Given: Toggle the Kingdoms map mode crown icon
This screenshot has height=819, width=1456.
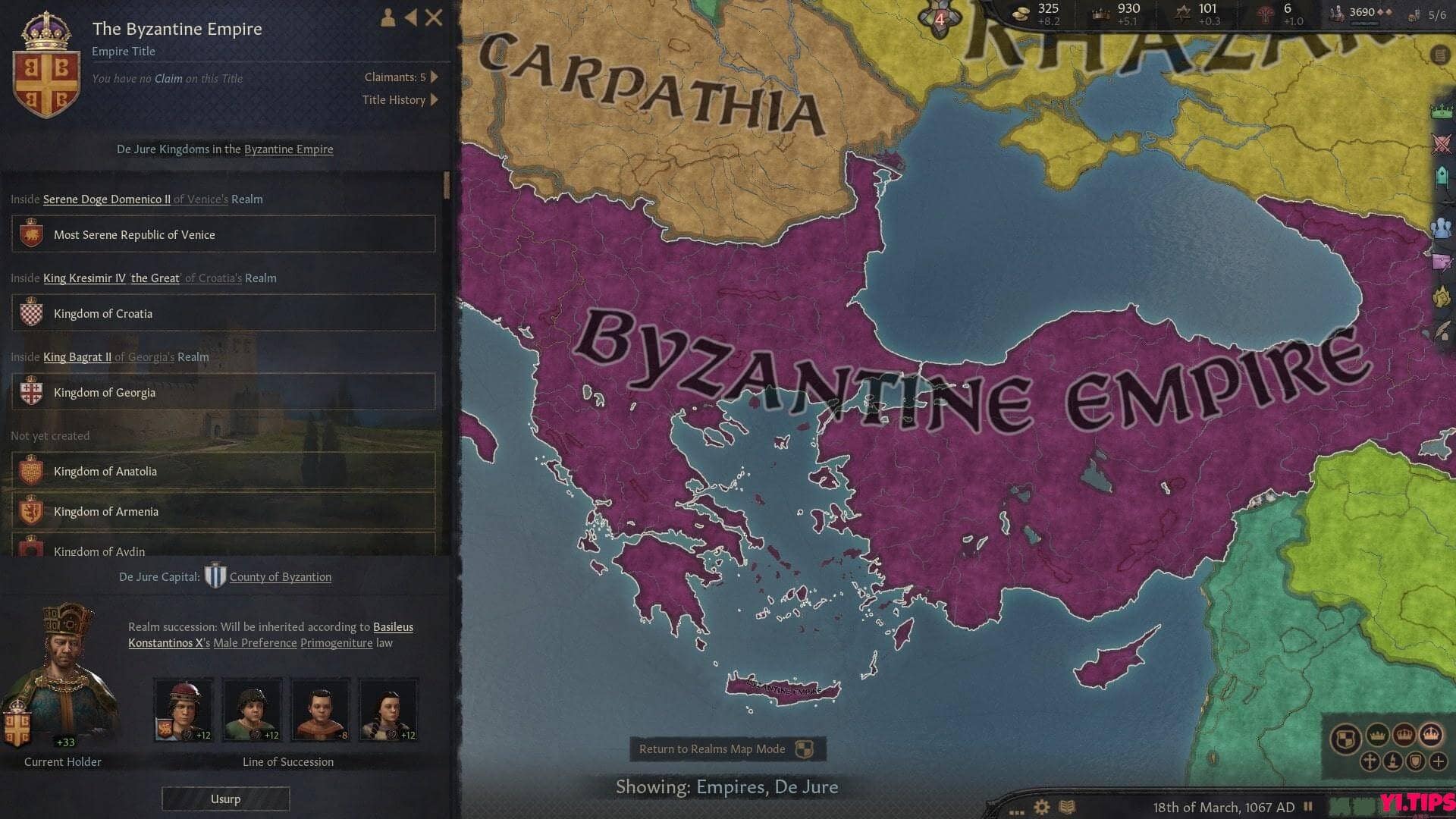Looking at the screenshot, I should coord(1404,736).
